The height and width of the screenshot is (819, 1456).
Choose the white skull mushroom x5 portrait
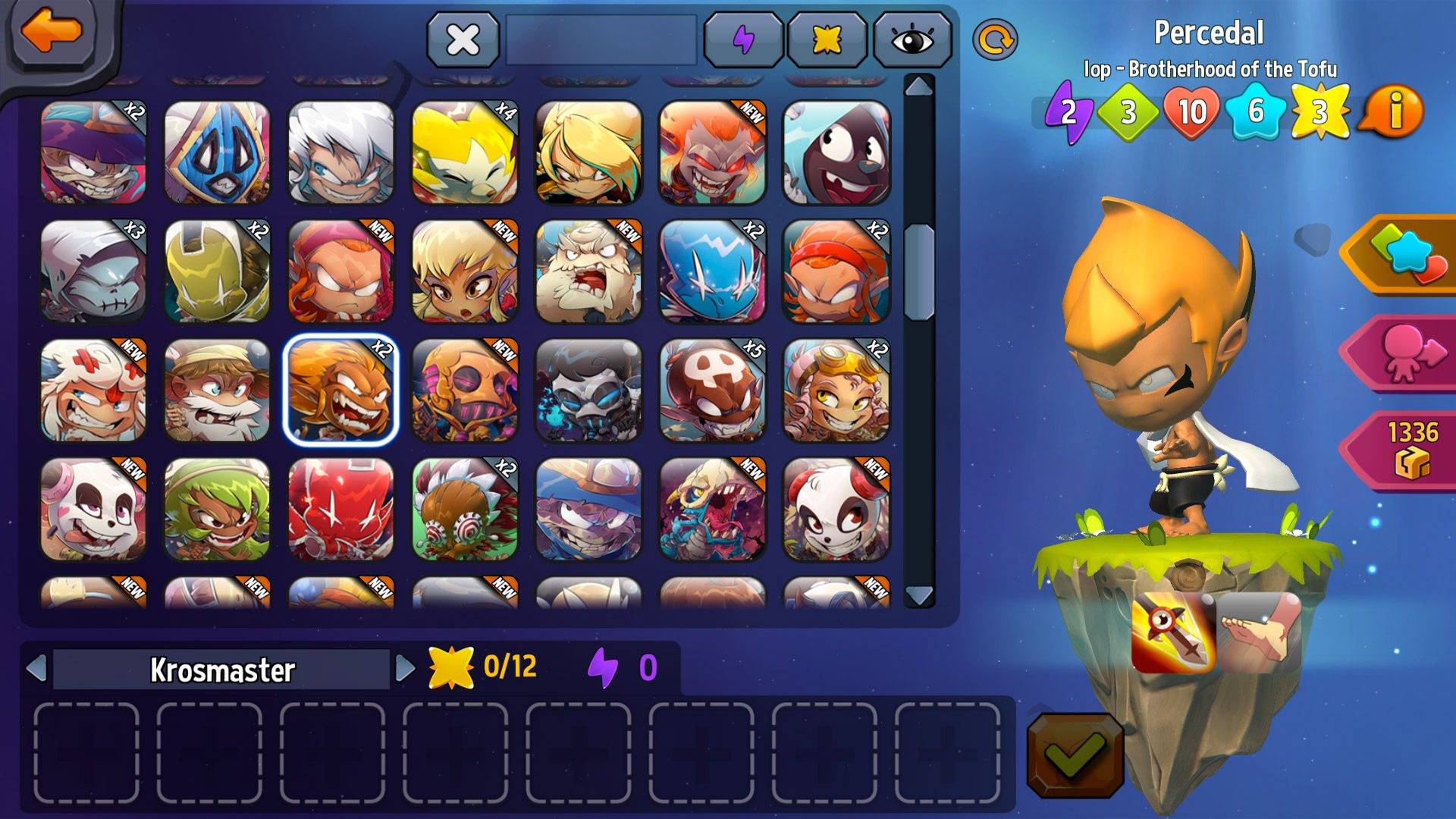[x=711, y=390]
